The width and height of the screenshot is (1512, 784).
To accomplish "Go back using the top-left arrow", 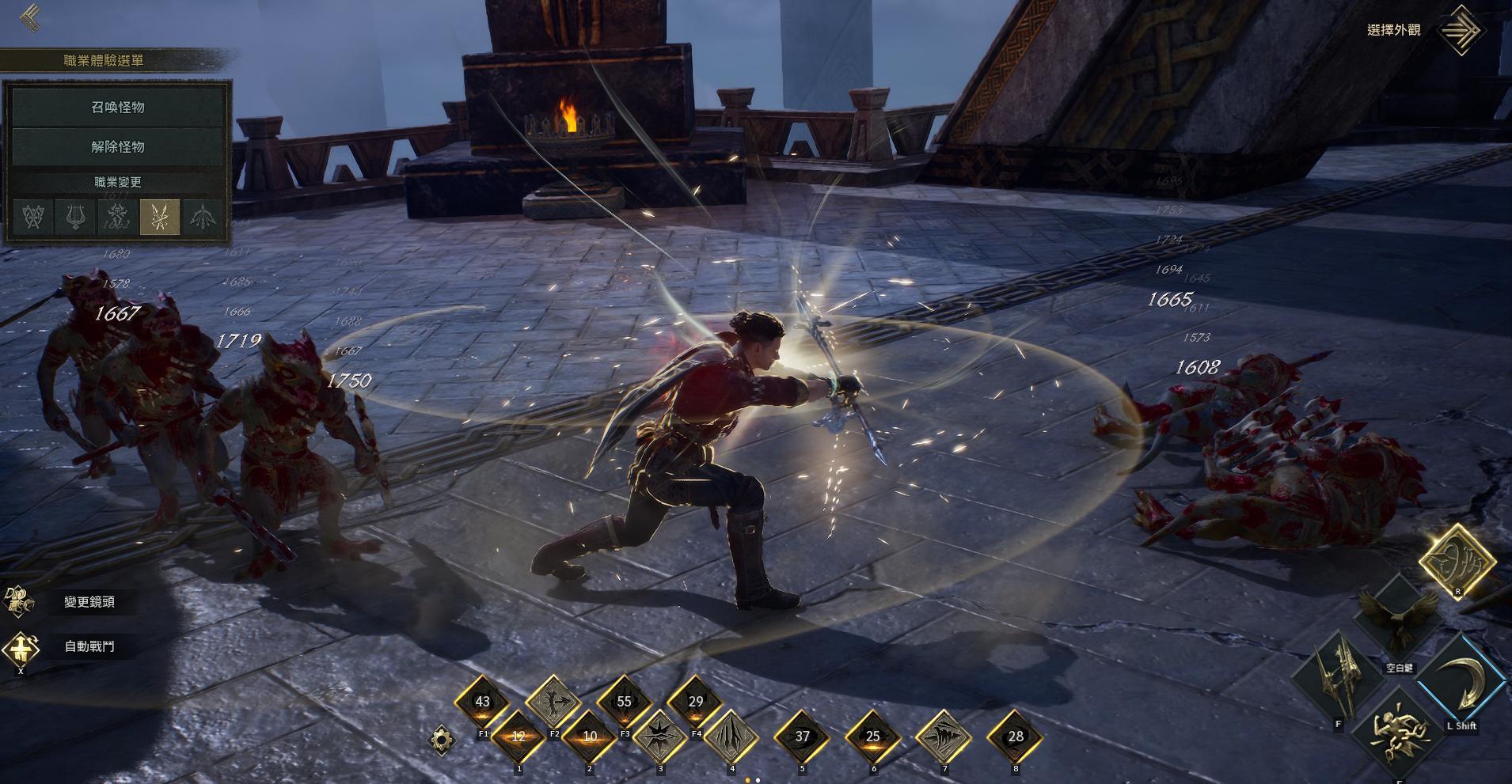I will (x=32, y=17).
